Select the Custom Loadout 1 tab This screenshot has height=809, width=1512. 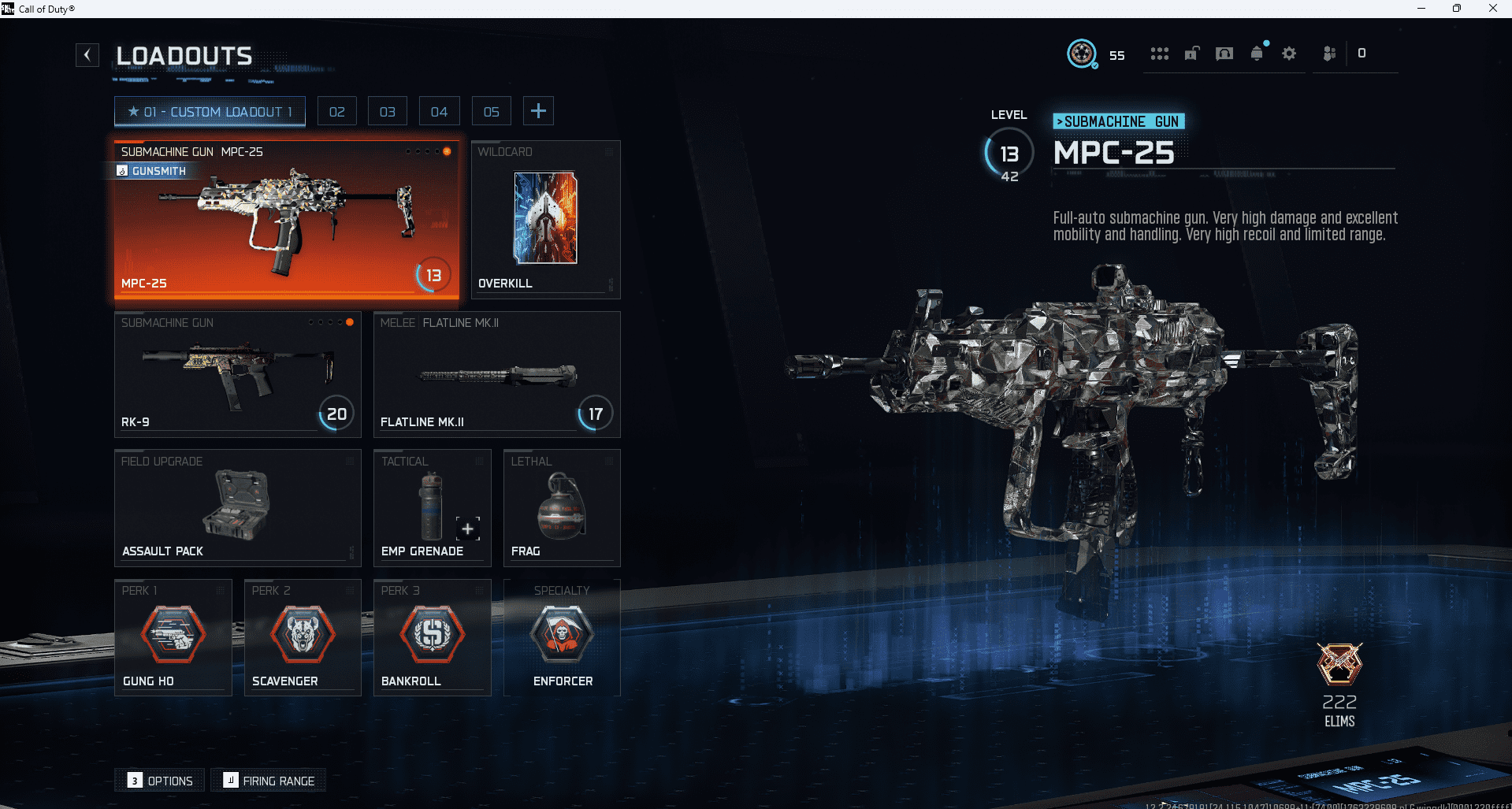coord(209,110)
